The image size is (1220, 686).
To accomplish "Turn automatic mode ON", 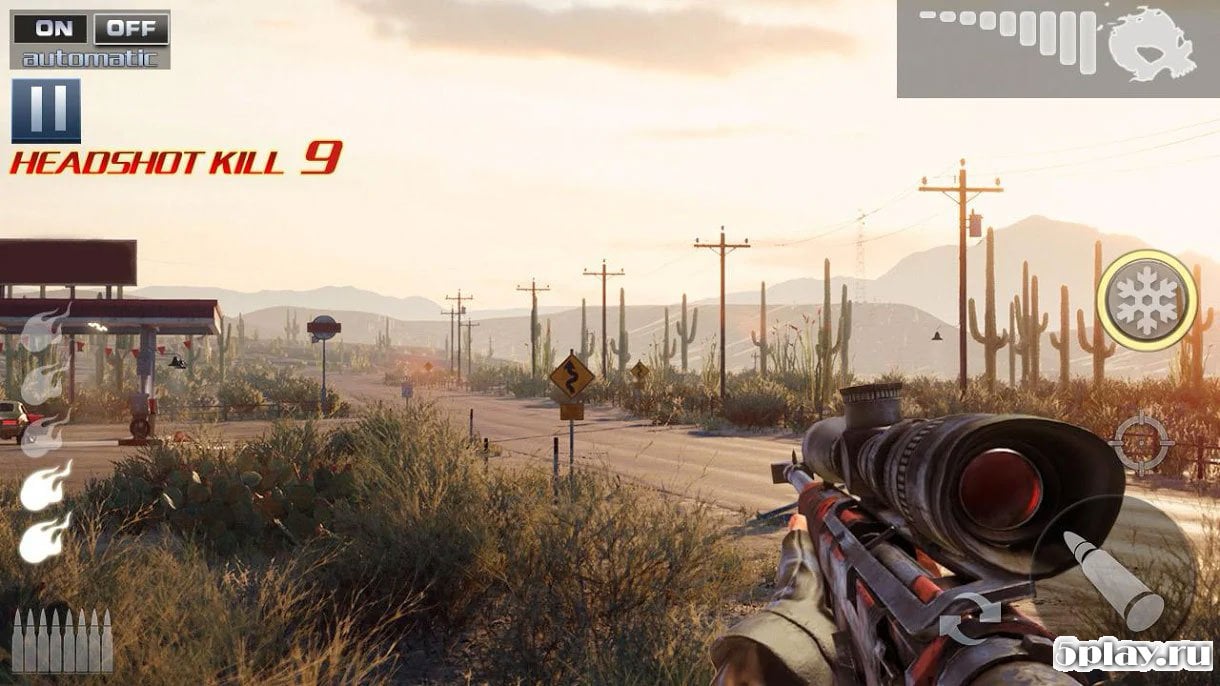I will click(50, 28).
